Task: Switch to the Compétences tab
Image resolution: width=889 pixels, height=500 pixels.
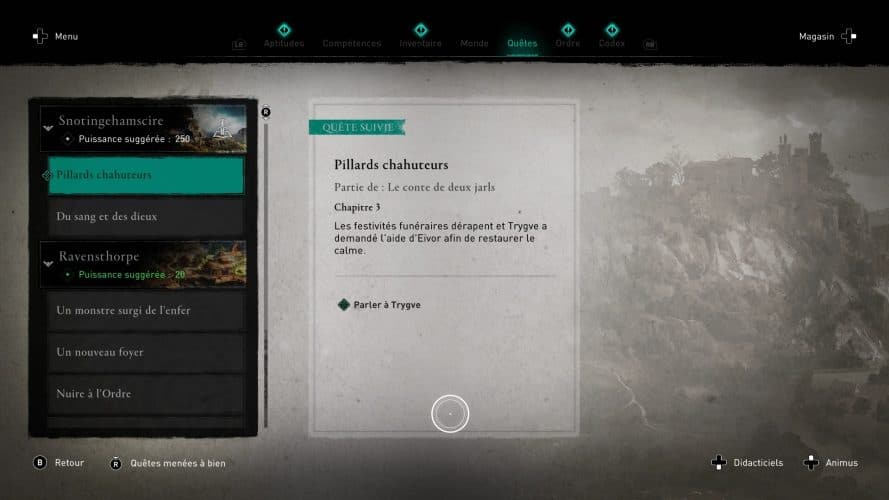Action: click(x=351, y=43)
